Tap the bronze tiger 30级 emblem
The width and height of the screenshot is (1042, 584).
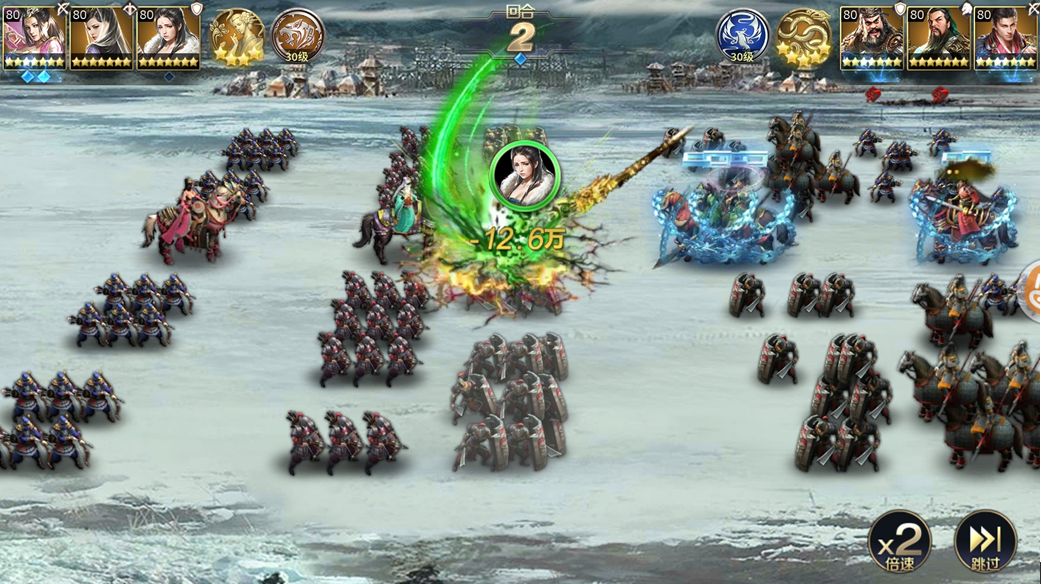[296, 37]
